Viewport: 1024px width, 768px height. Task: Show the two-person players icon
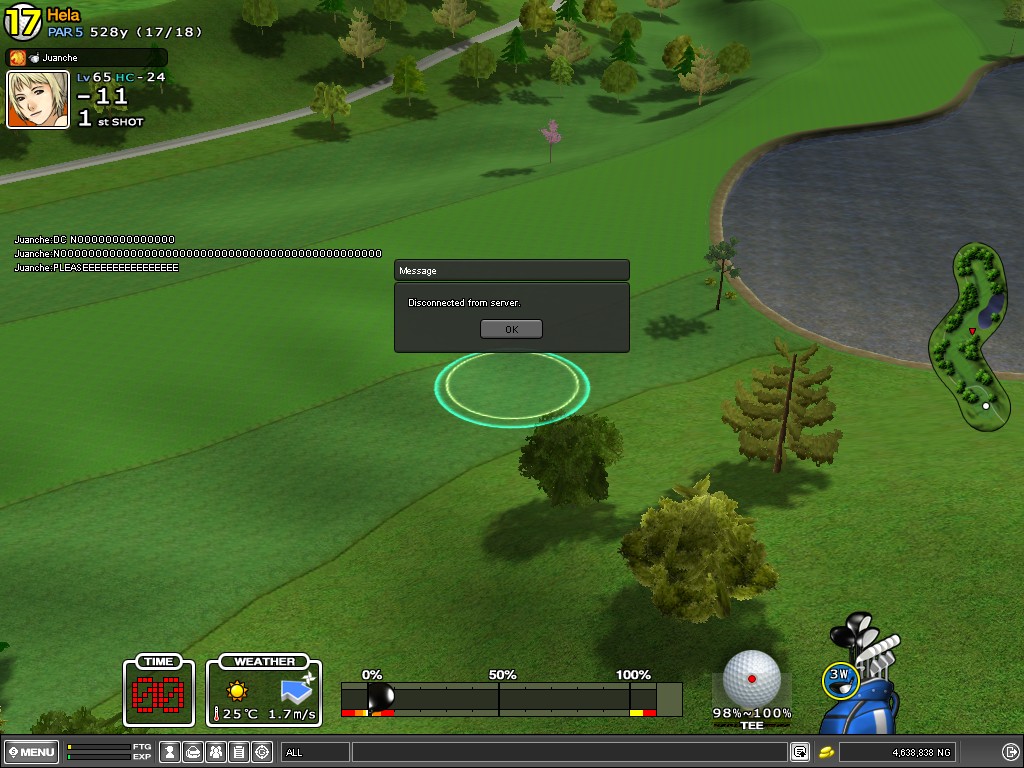pos(216,752)
